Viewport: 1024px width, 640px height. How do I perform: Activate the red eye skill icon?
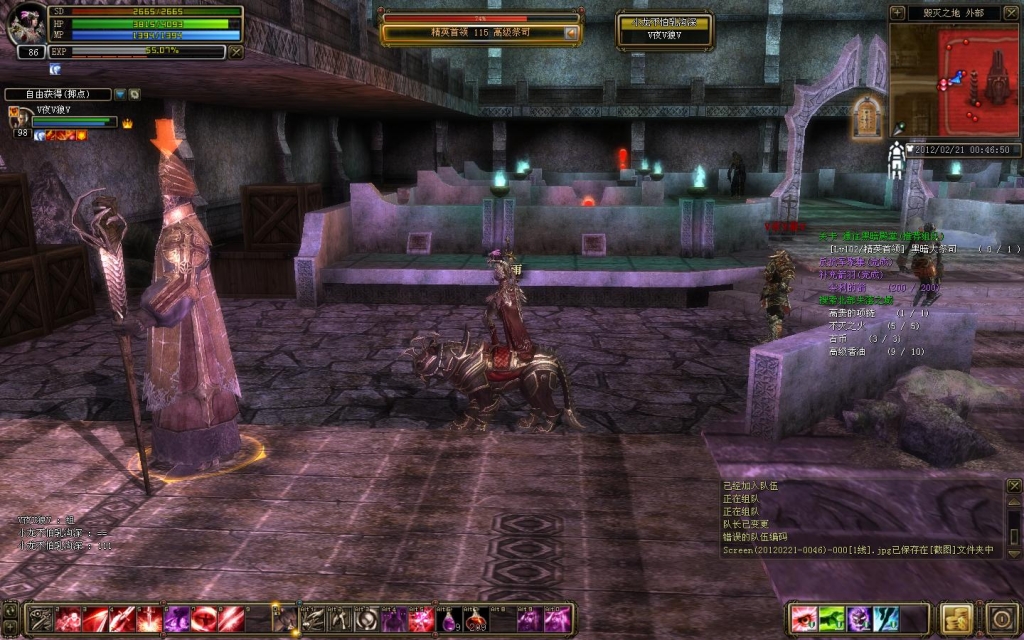[x=804, y=619]
